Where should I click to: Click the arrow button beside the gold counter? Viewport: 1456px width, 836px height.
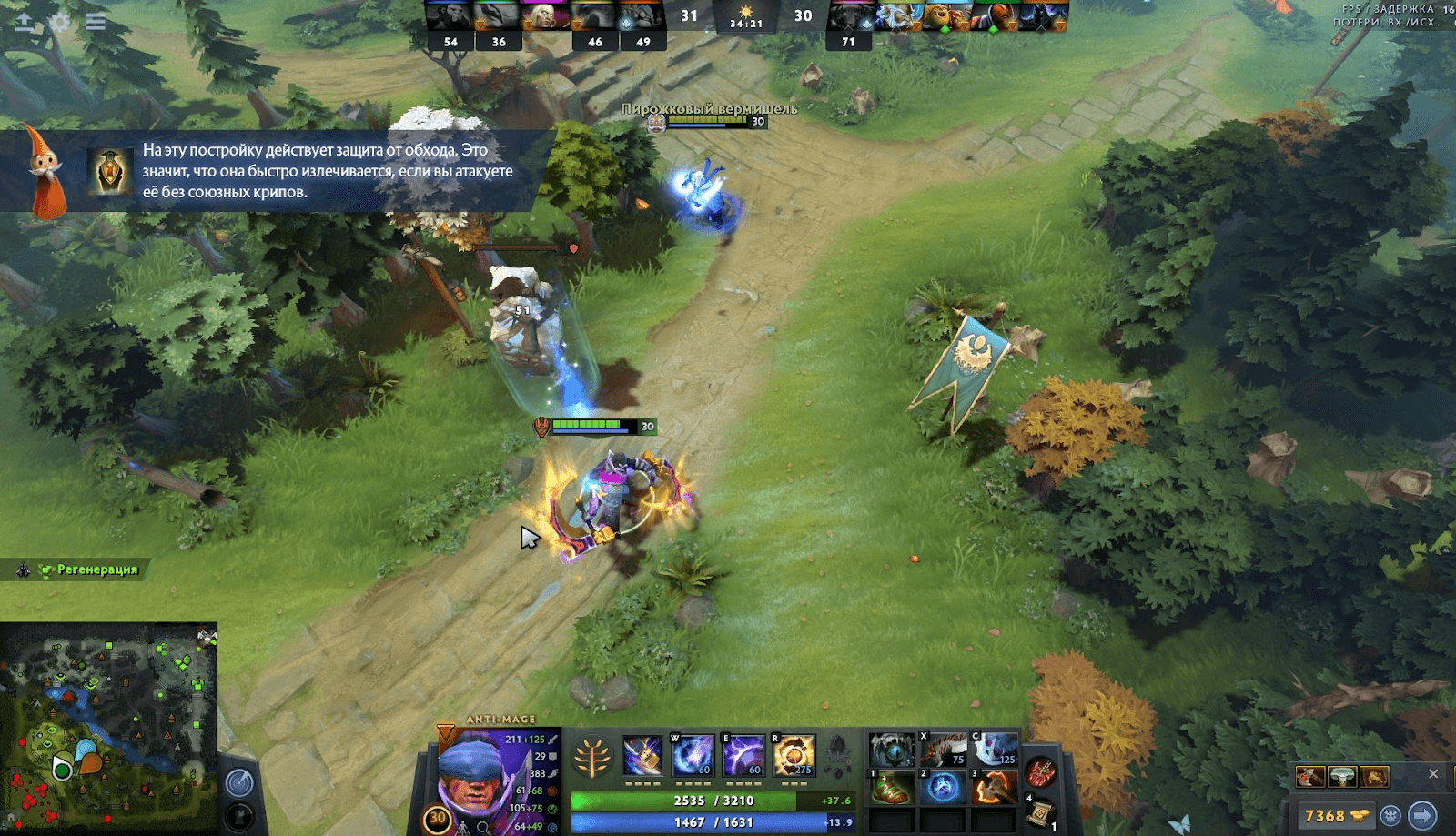1422,816
